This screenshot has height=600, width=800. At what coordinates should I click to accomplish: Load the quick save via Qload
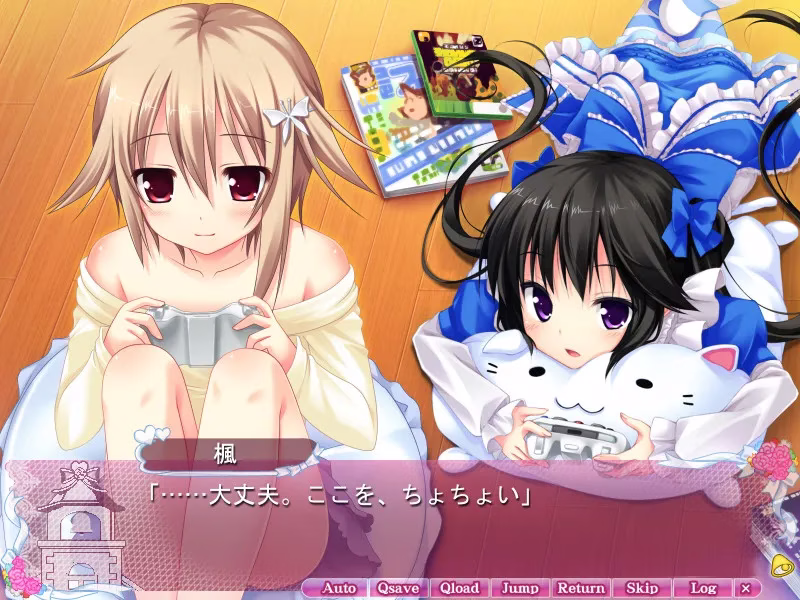tap(459, 588)
